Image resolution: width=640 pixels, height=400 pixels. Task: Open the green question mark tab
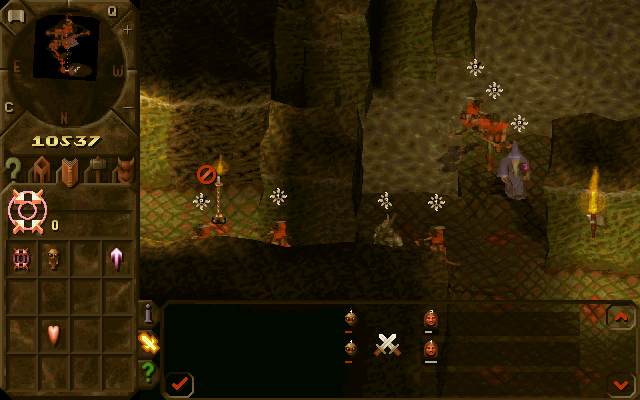tap(149, 371)
